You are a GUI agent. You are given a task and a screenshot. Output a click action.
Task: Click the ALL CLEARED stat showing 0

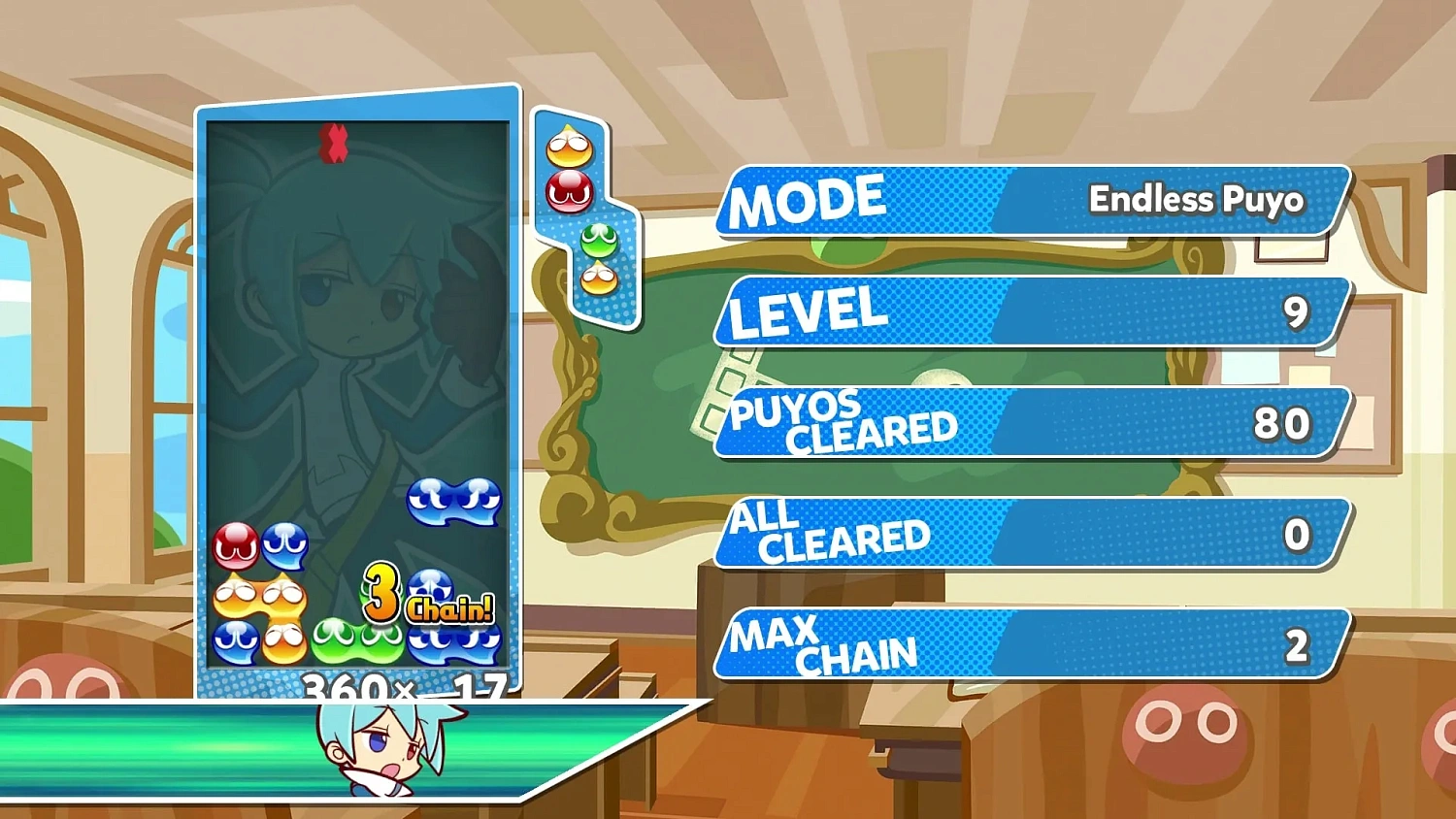1029,534
